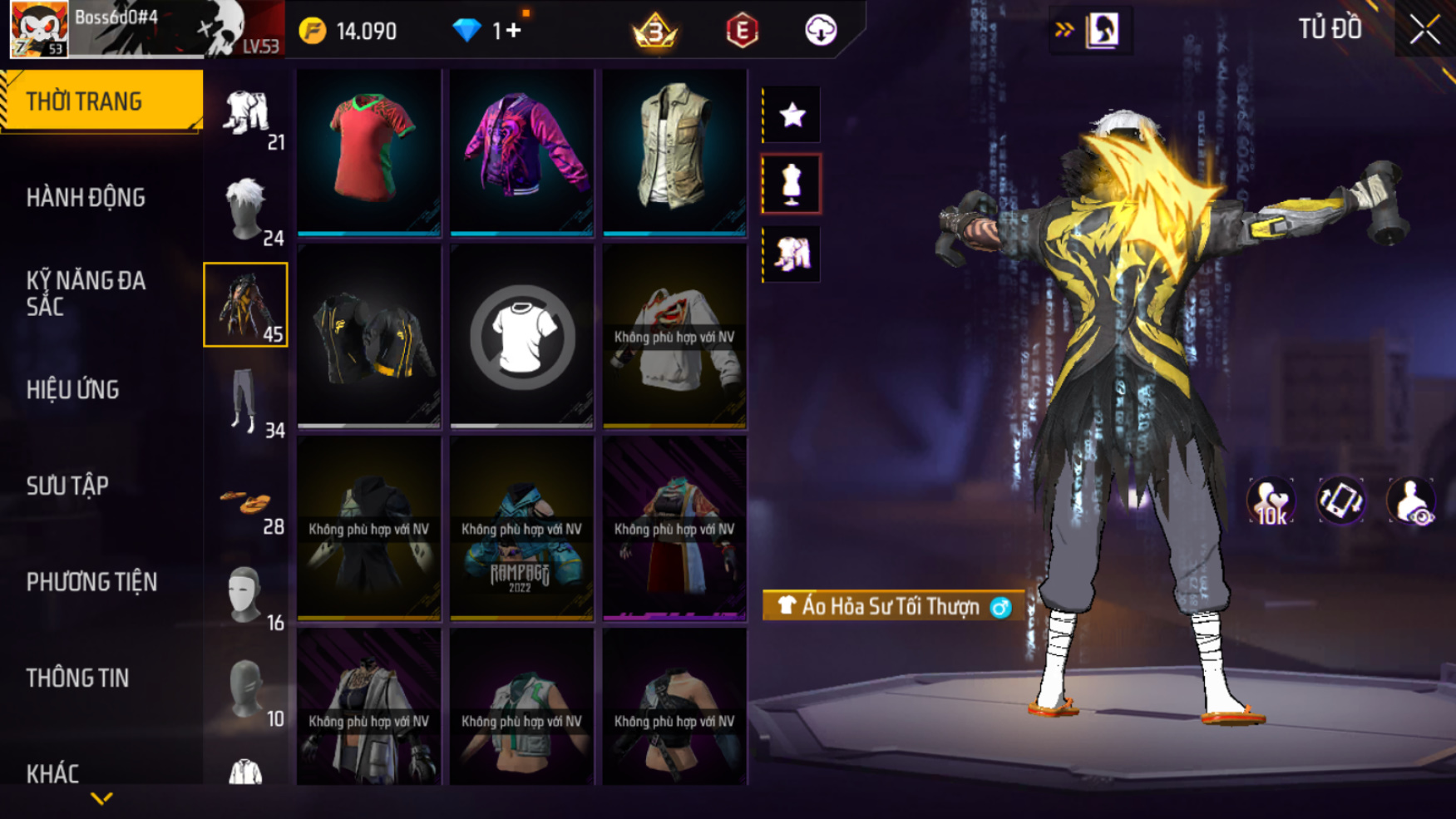Close the wardrobe screen
Viewport: 1456px width, 819px height.
1424,30
